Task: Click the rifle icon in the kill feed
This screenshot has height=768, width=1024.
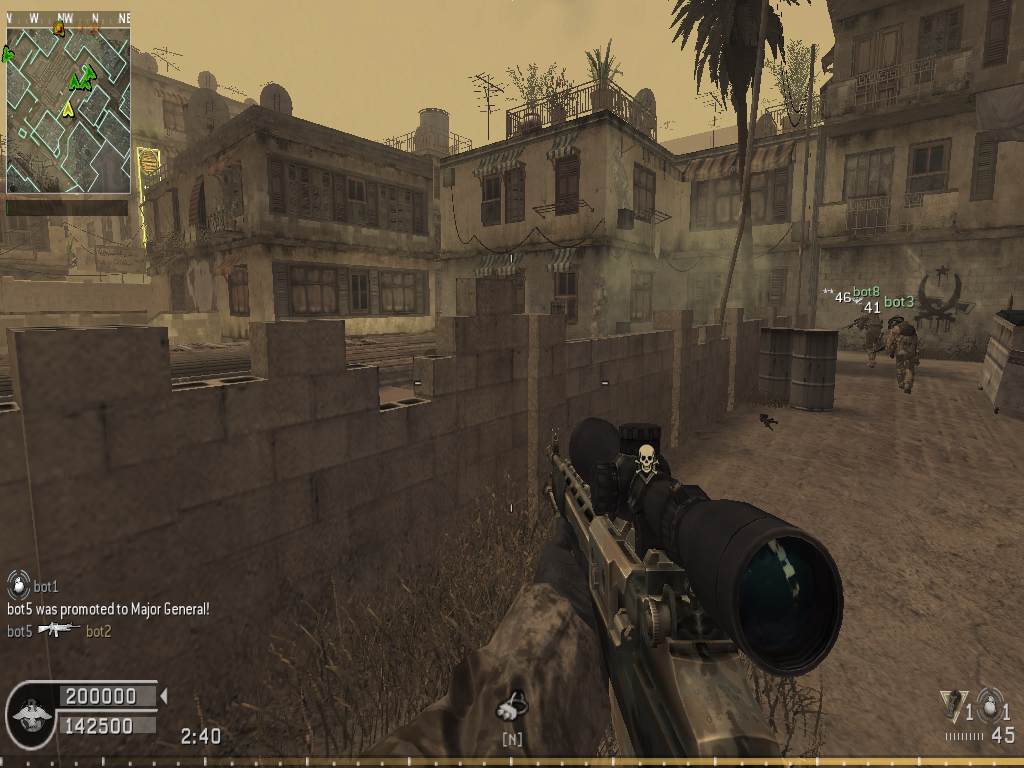Action: point(59,630)
